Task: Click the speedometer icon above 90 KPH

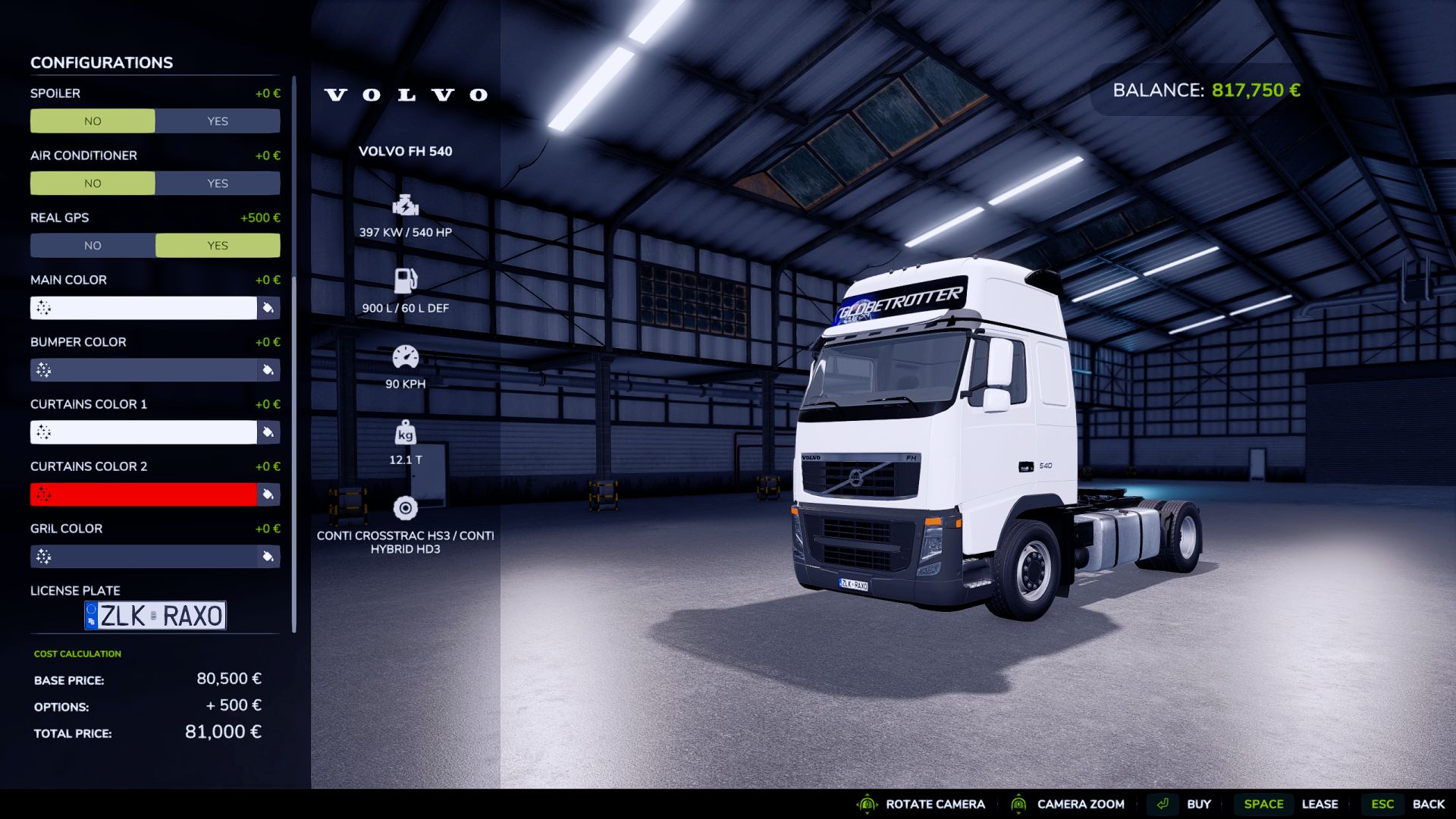Action: click(x=405, y=355)
